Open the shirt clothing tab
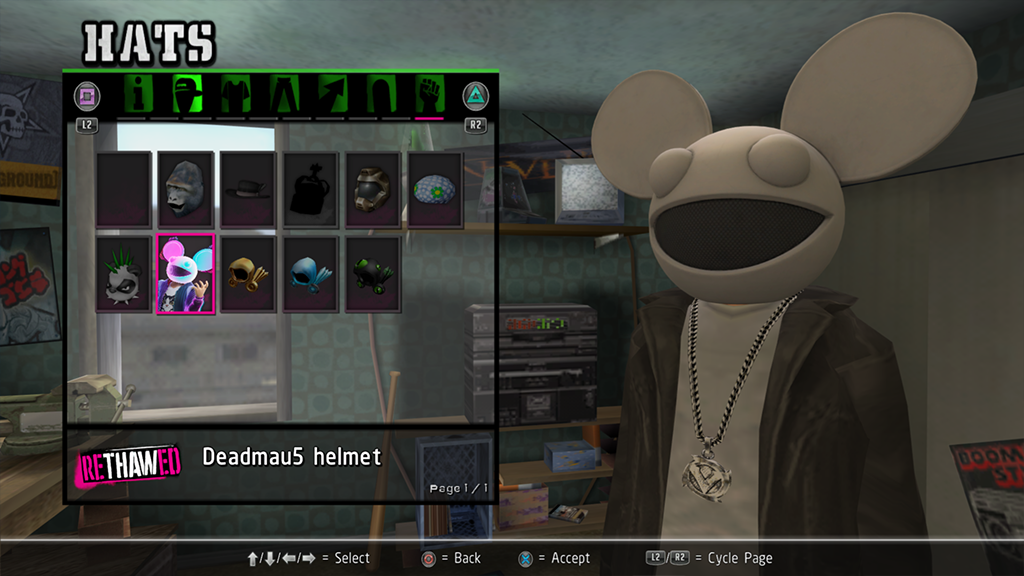Viewport: 1024px width, 576px height. point(236,95)
